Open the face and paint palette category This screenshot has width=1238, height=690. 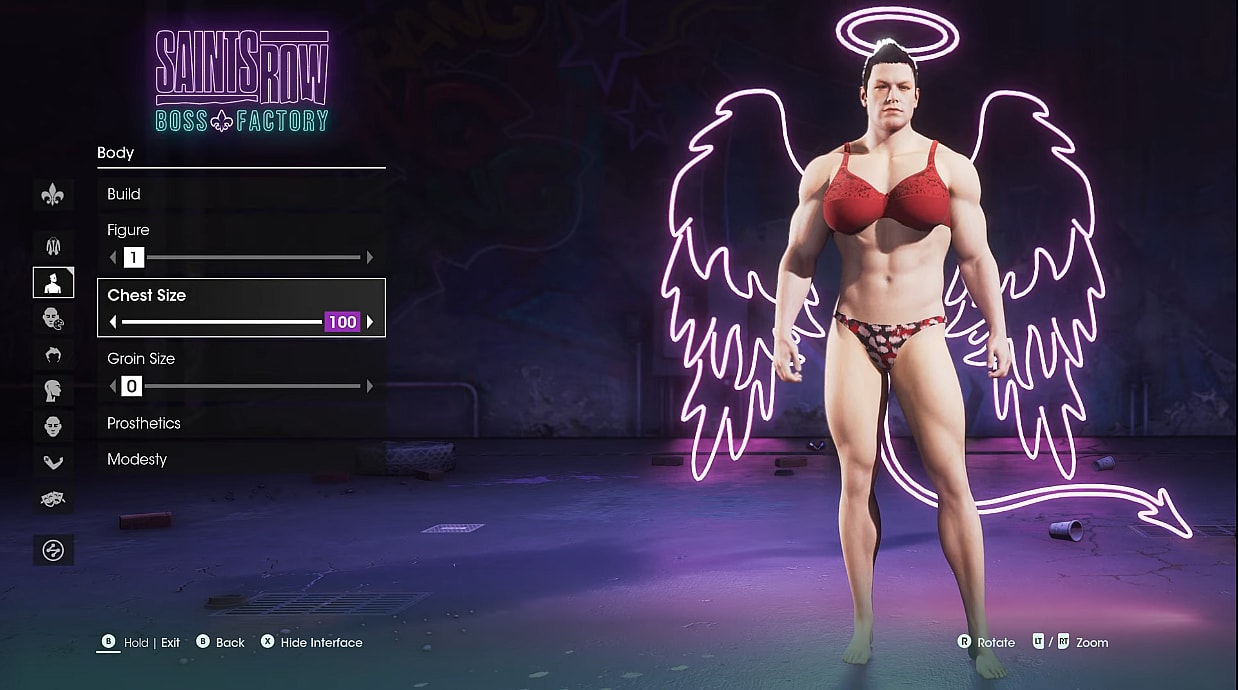click(53, 319)
